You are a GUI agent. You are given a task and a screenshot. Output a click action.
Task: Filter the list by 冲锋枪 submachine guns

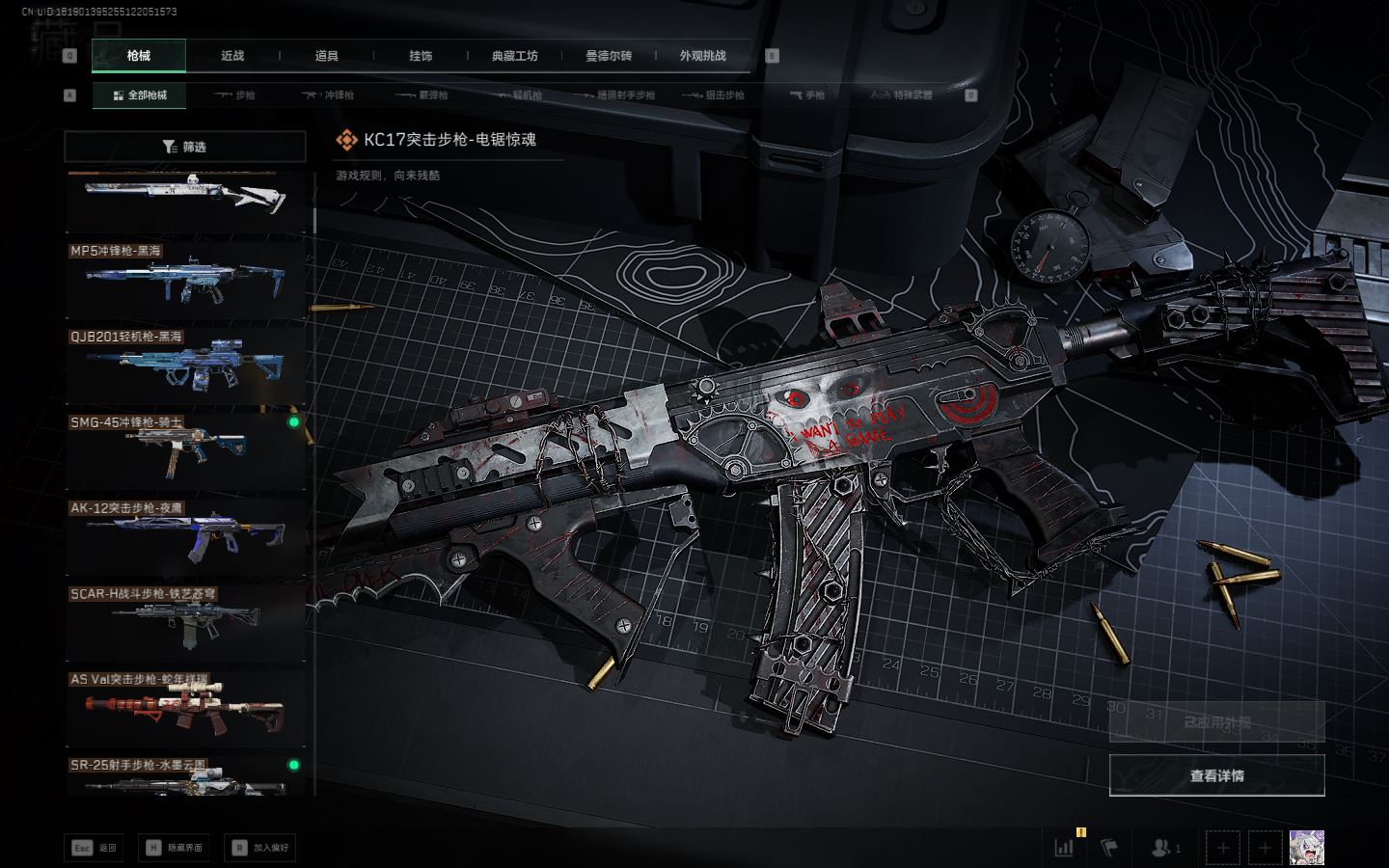329,95
